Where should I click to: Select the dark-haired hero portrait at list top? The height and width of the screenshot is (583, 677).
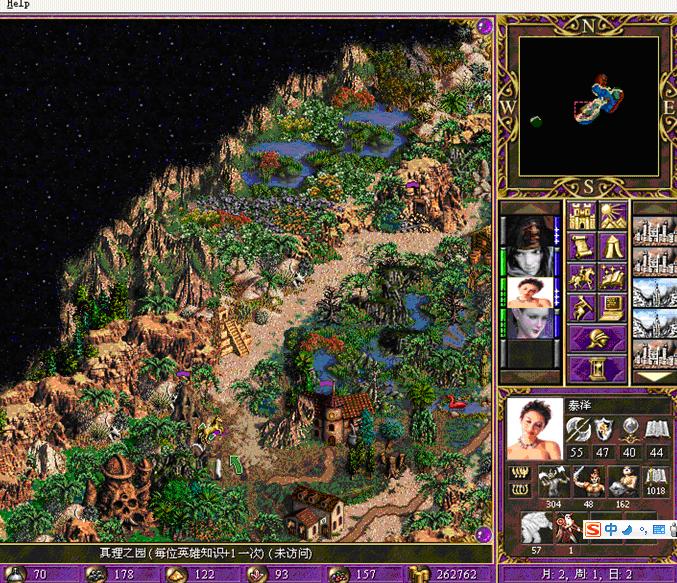point(528,231)
